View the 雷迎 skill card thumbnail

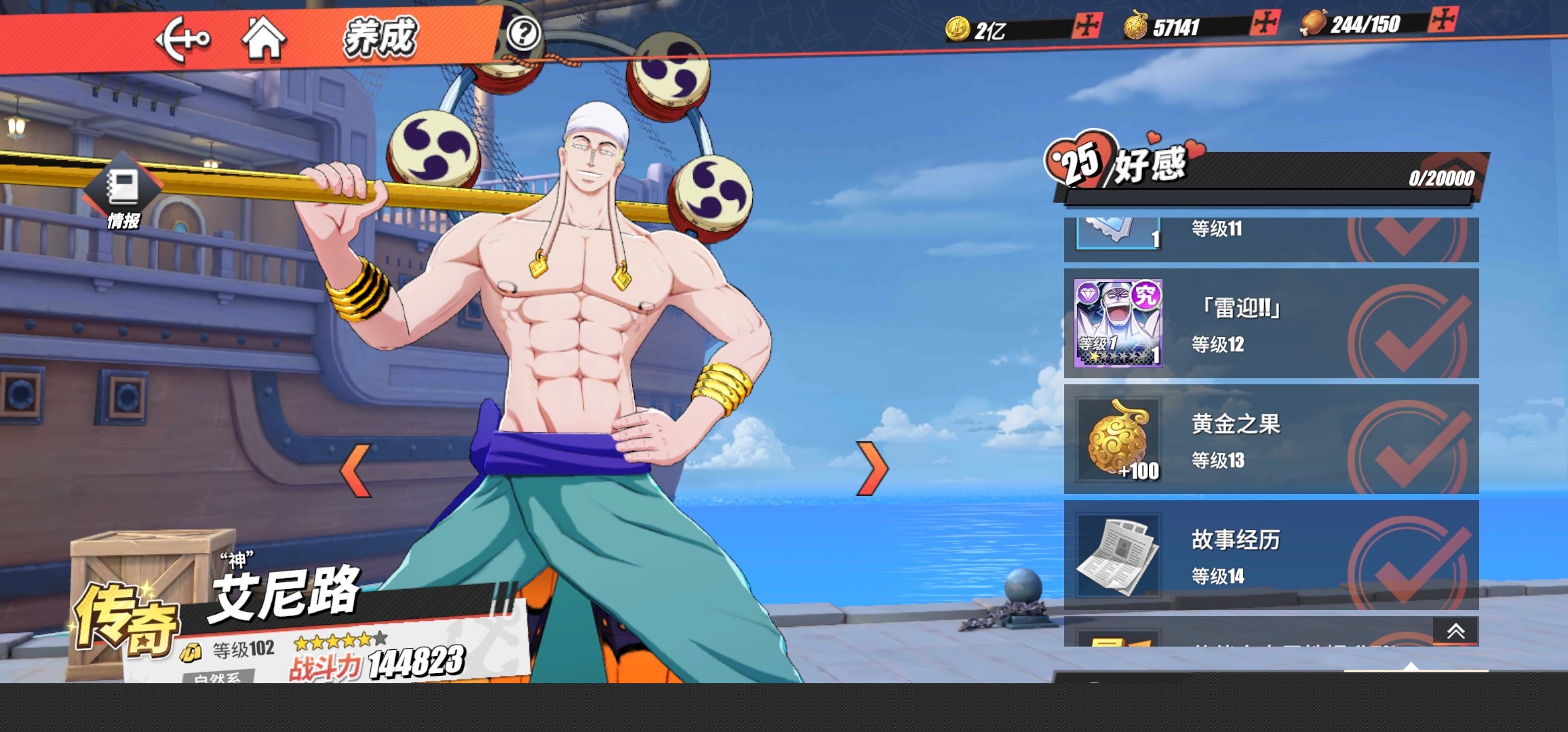tap(1118, 323)
